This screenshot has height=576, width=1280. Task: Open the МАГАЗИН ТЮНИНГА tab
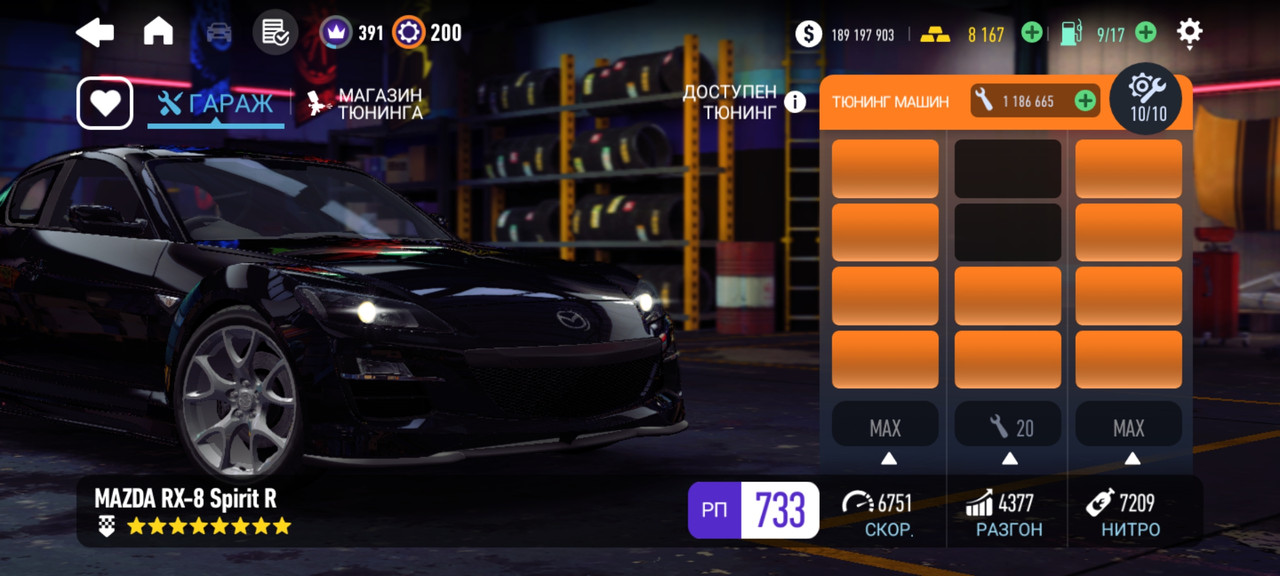[365, 104]
